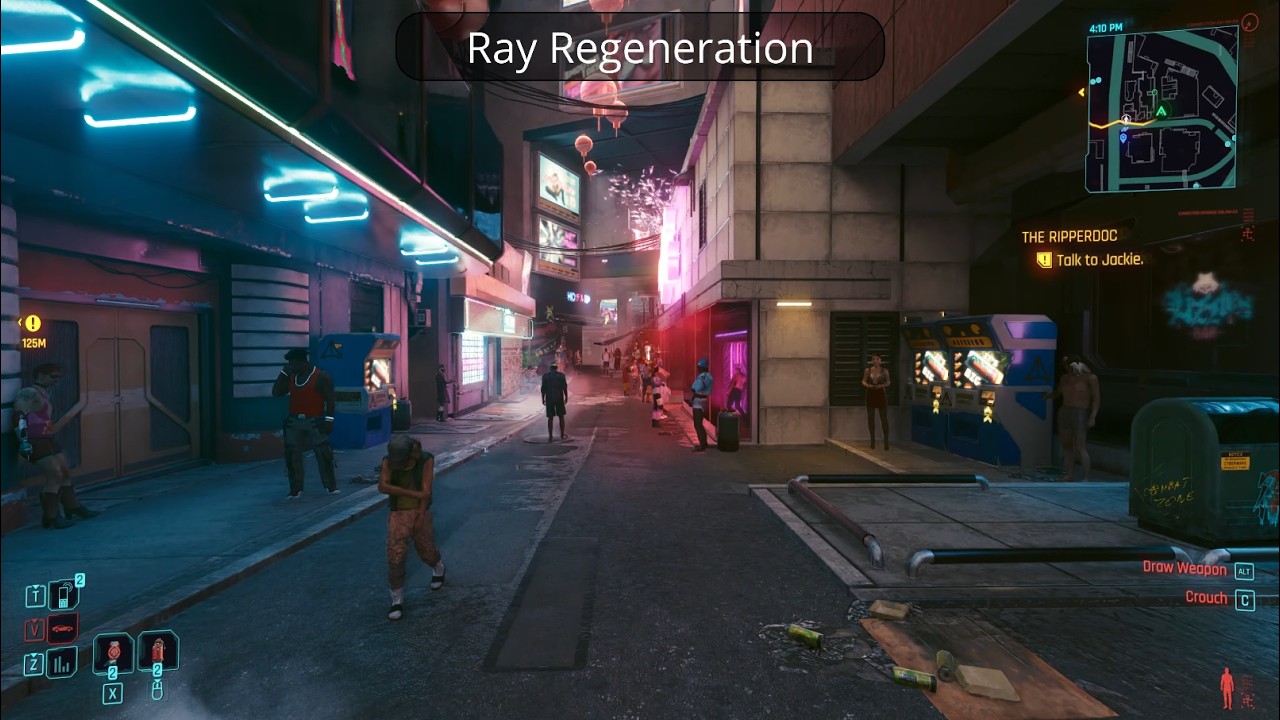Use the red healing consumable slot
1280x720 pixels.
(x=113, y=653)
